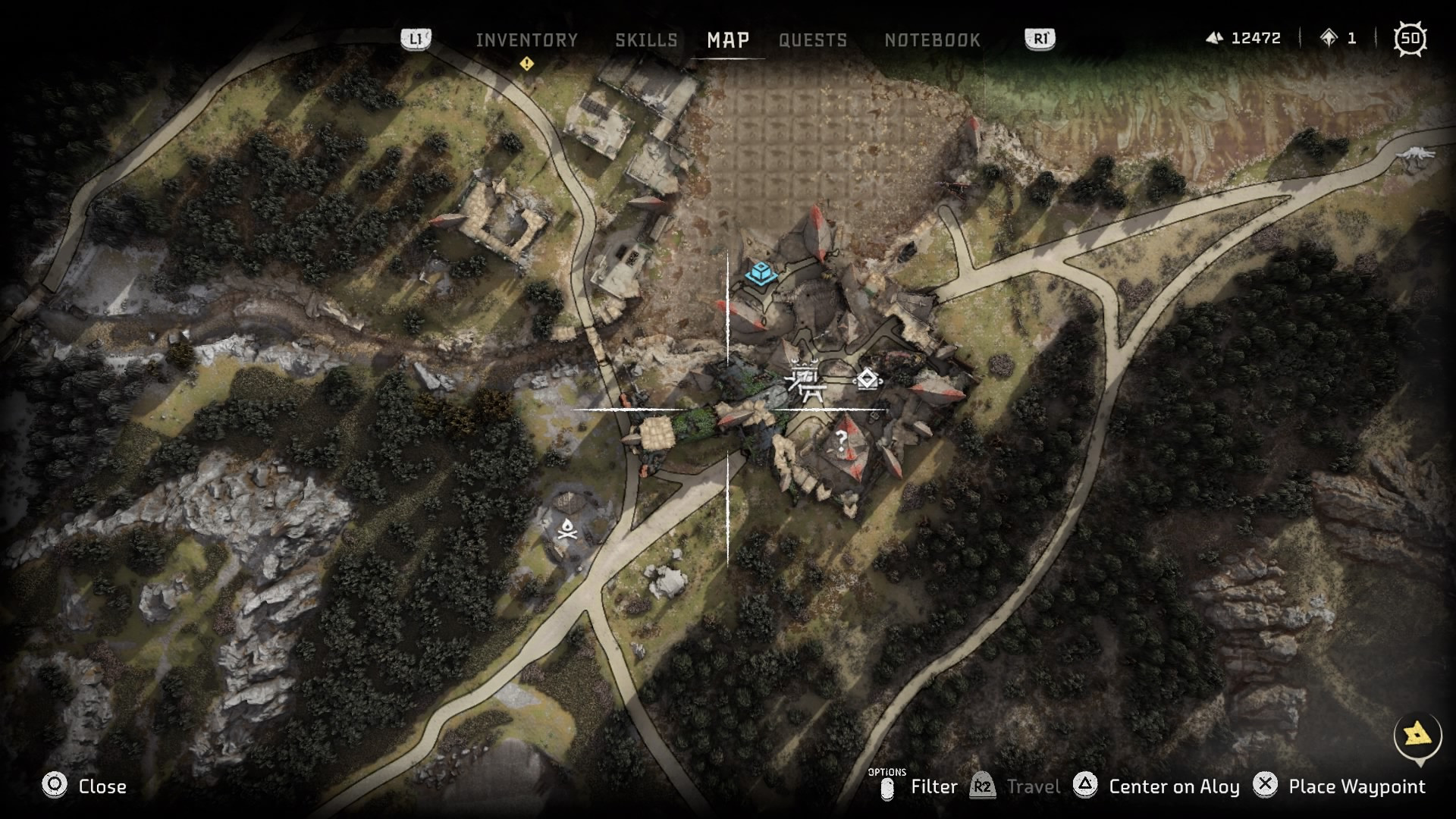1456x819 pixels.
Task: Select the Map tab
Action: point(728,40)
